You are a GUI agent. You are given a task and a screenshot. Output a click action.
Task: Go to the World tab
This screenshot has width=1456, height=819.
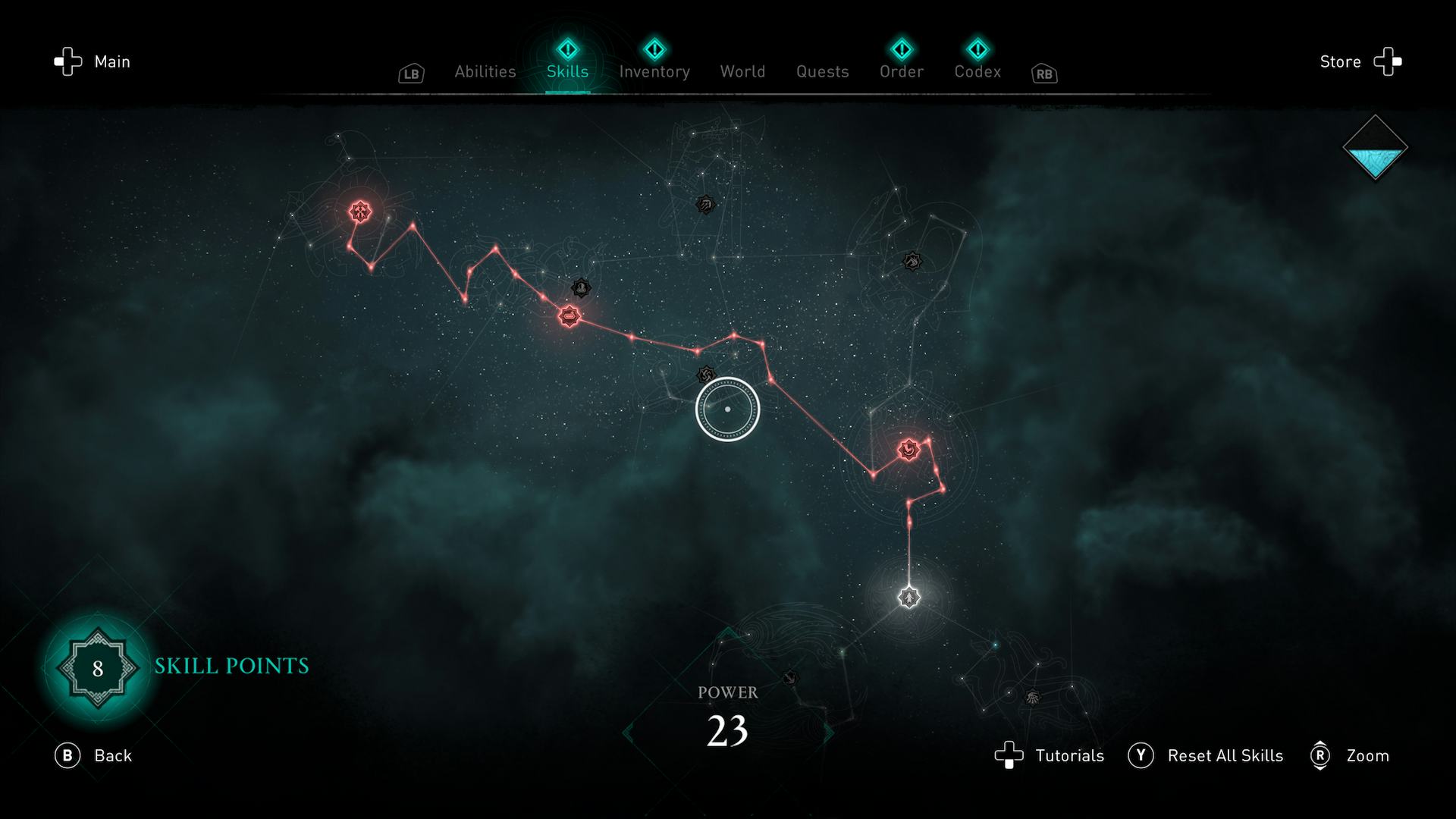[742, 71]
